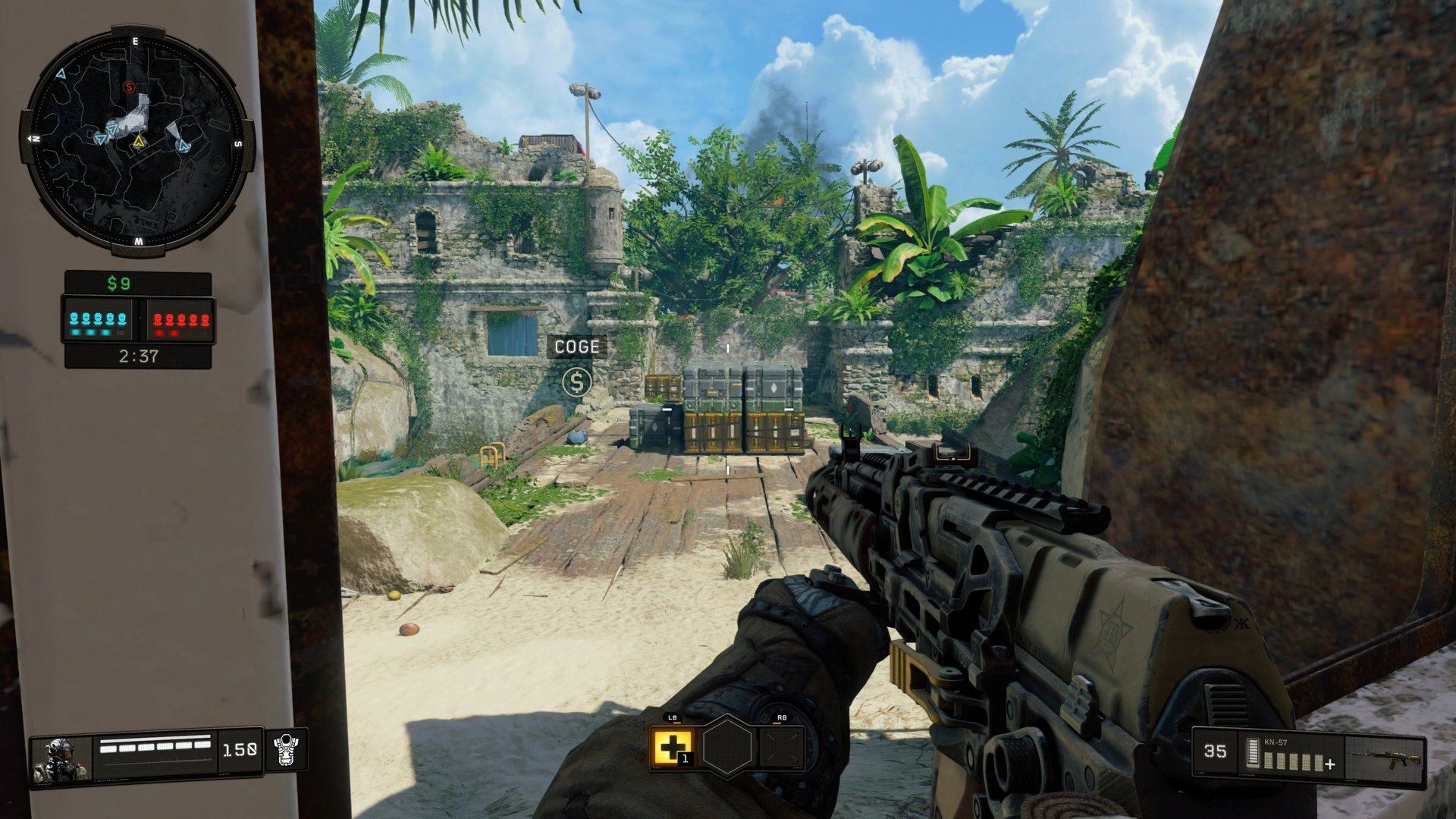1456x819 pixels.
Task: Toggle the first blue teammate status pip
Action: [x=74, y=318]
